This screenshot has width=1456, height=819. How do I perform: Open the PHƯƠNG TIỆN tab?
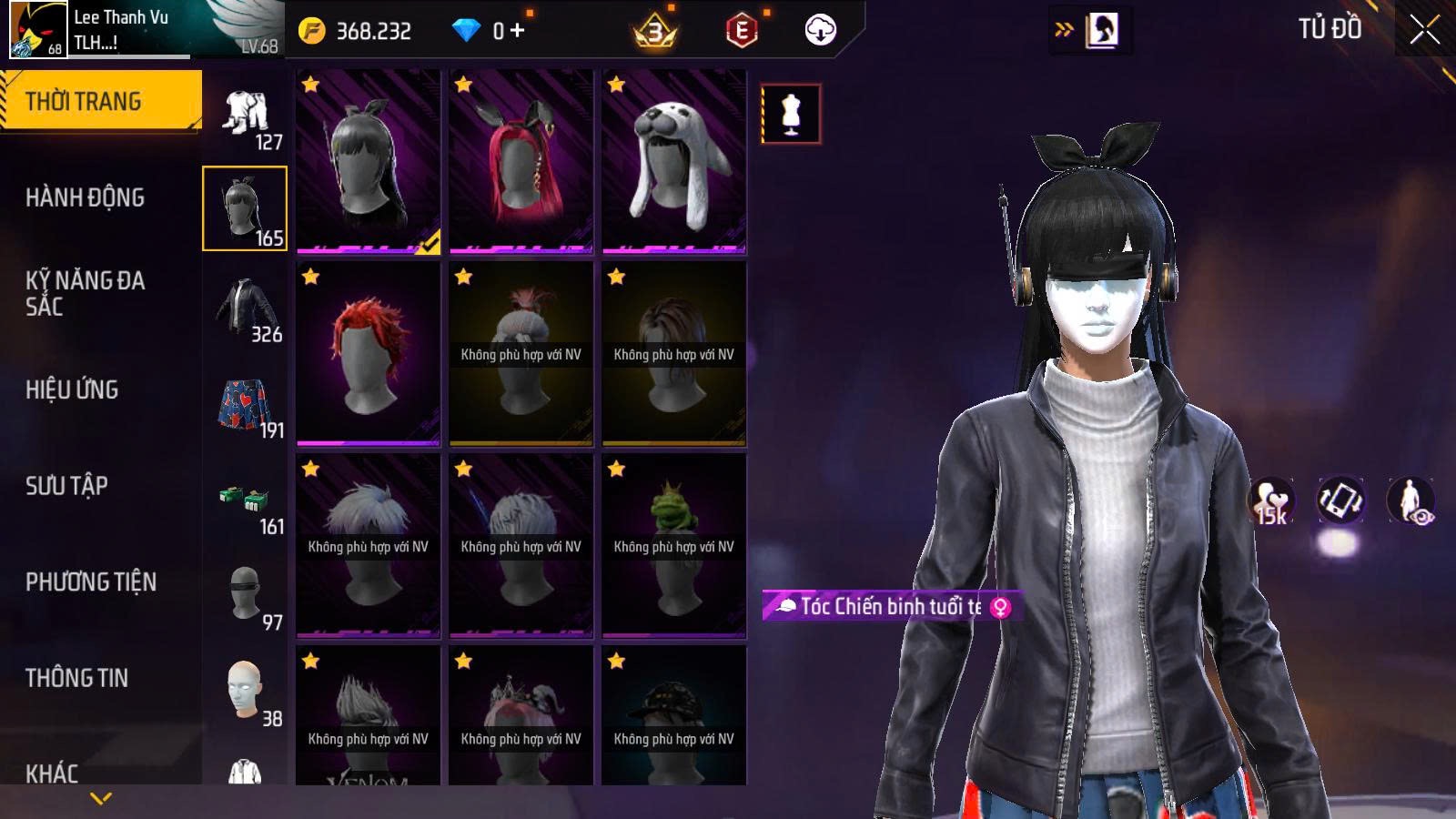(x=91, y=581)
